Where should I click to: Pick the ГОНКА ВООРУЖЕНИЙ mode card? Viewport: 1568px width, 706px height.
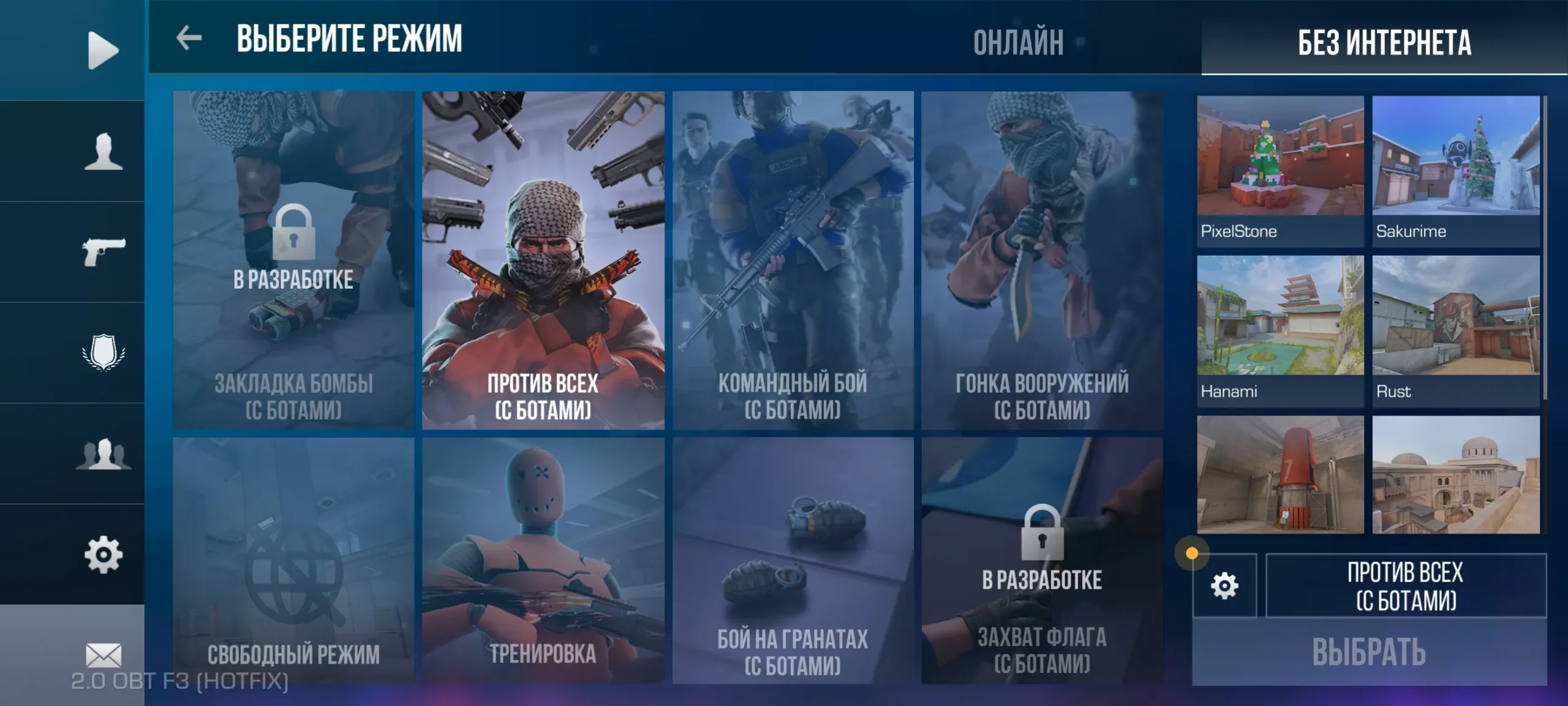(1042, 260)
